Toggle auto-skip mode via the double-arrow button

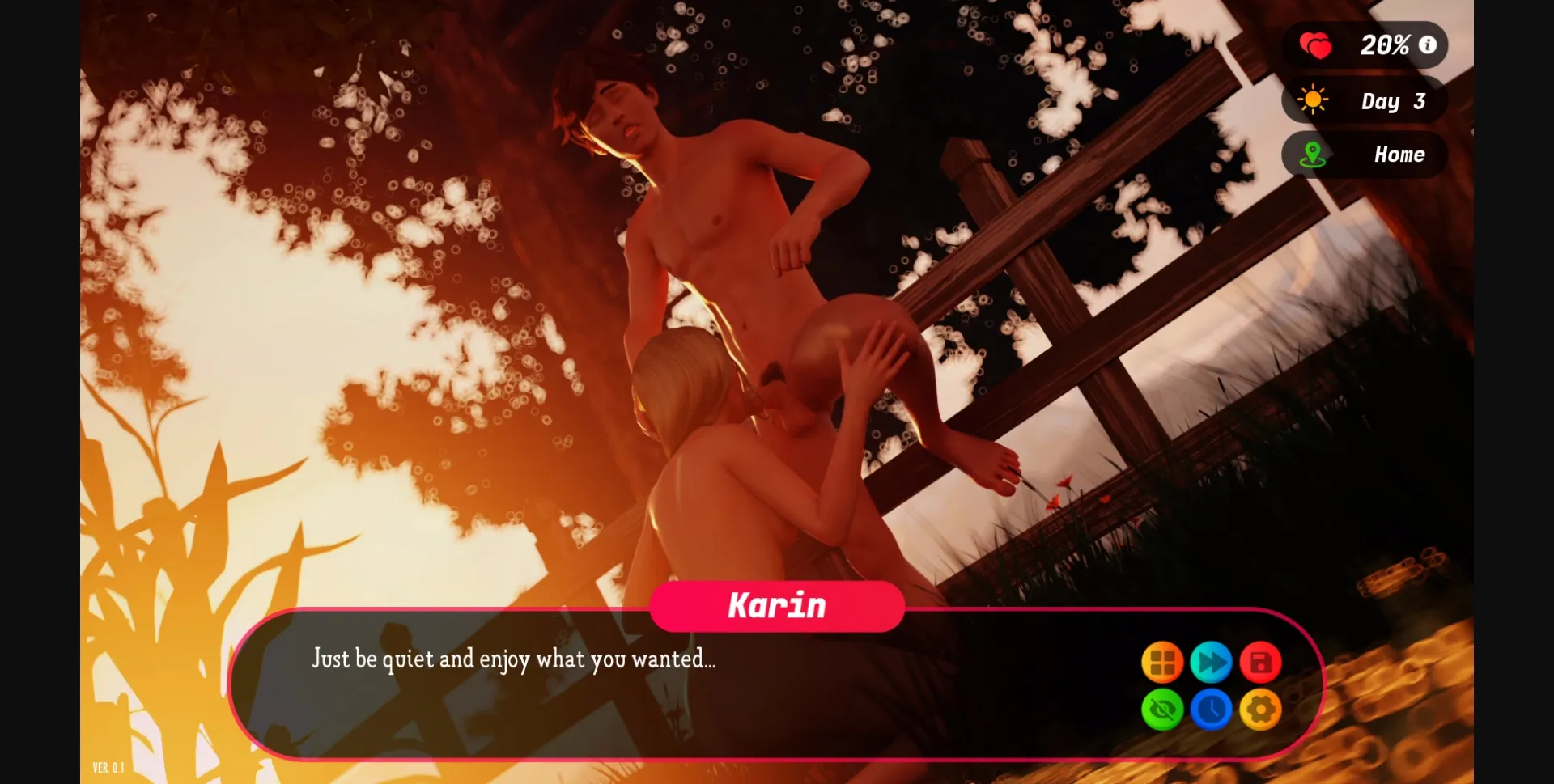point(1214,662)
